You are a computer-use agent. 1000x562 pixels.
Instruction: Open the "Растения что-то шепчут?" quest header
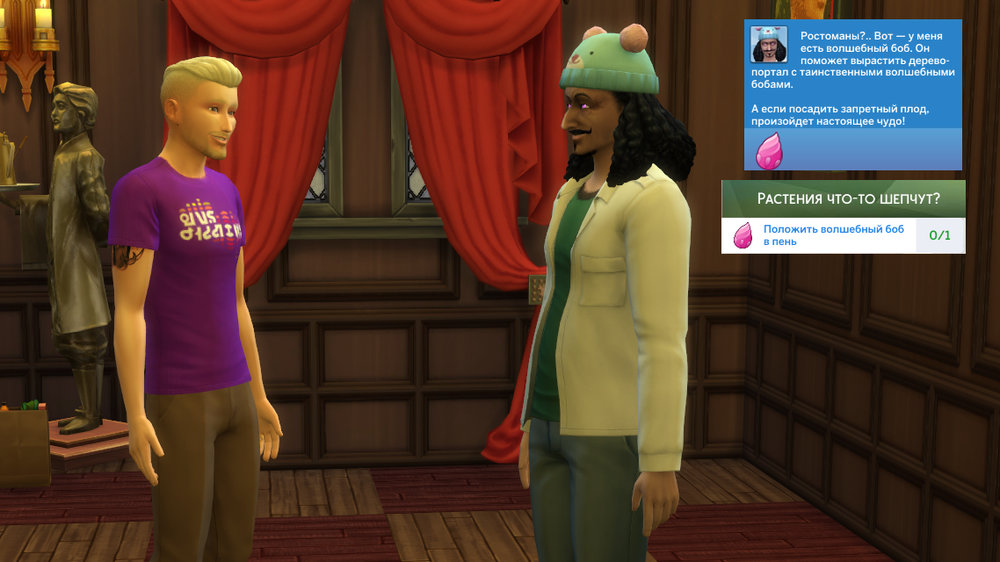tap(843, 198)
